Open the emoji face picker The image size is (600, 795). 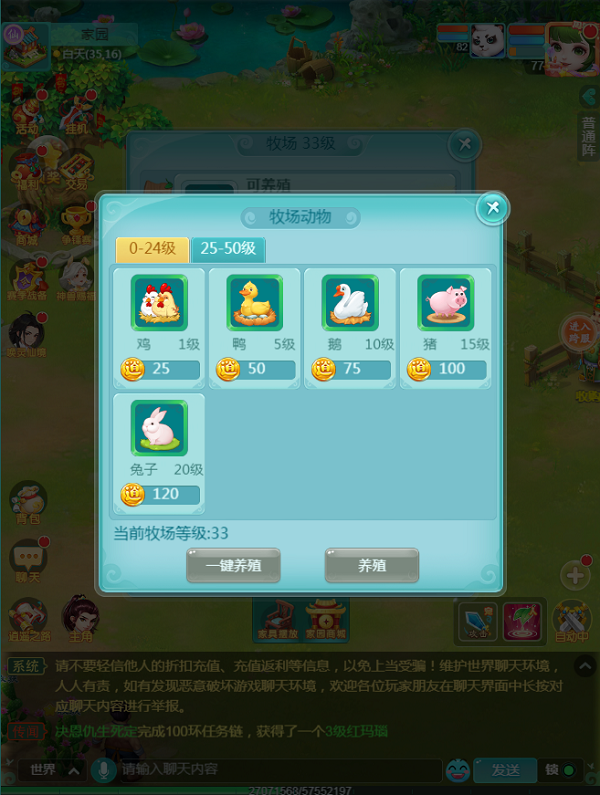pyautogui.click(x=458, y=770)
